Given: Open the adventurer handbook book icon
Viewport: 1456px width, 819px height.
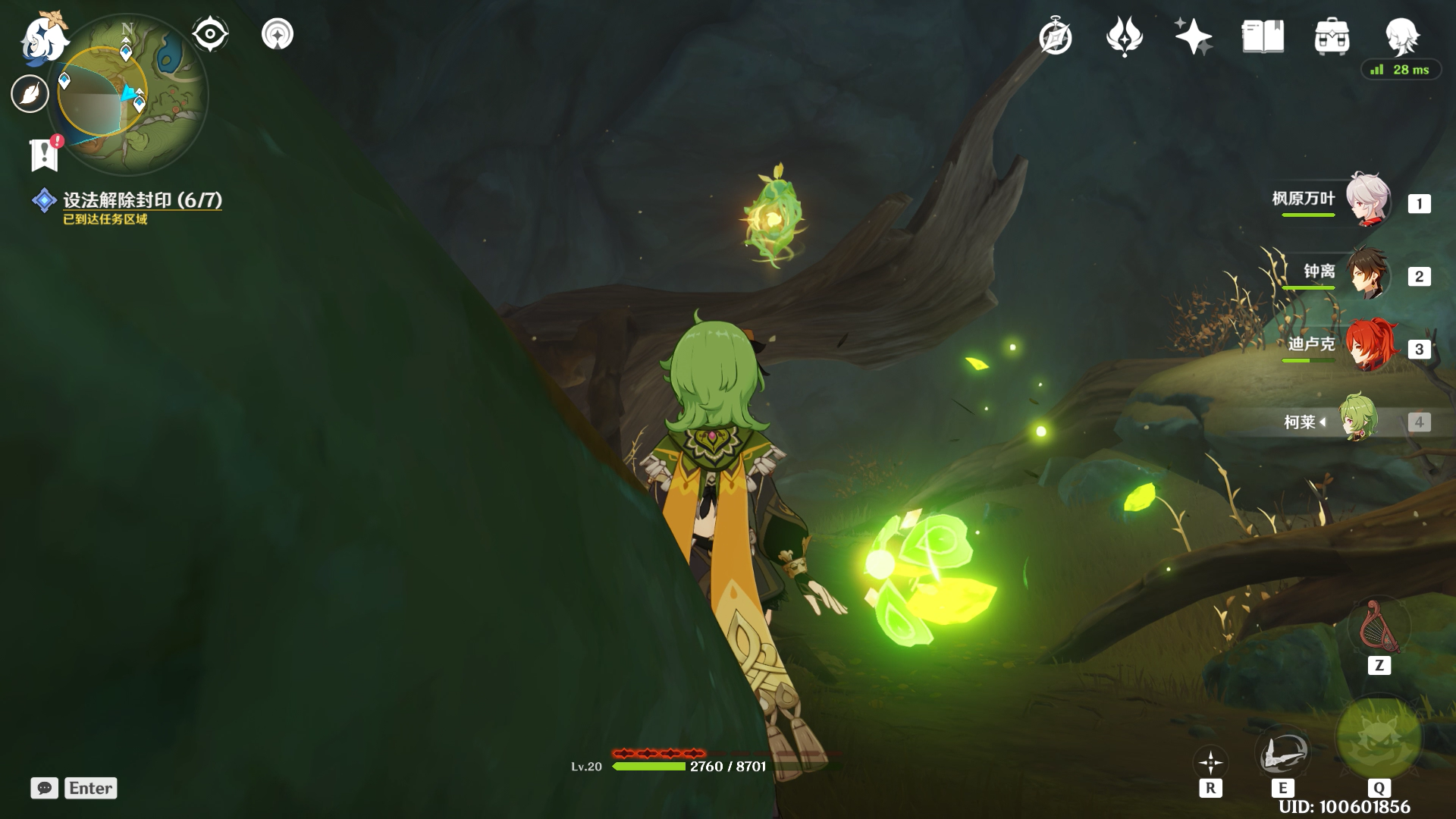Looking at the screenshot, I should pos(1263,37).
